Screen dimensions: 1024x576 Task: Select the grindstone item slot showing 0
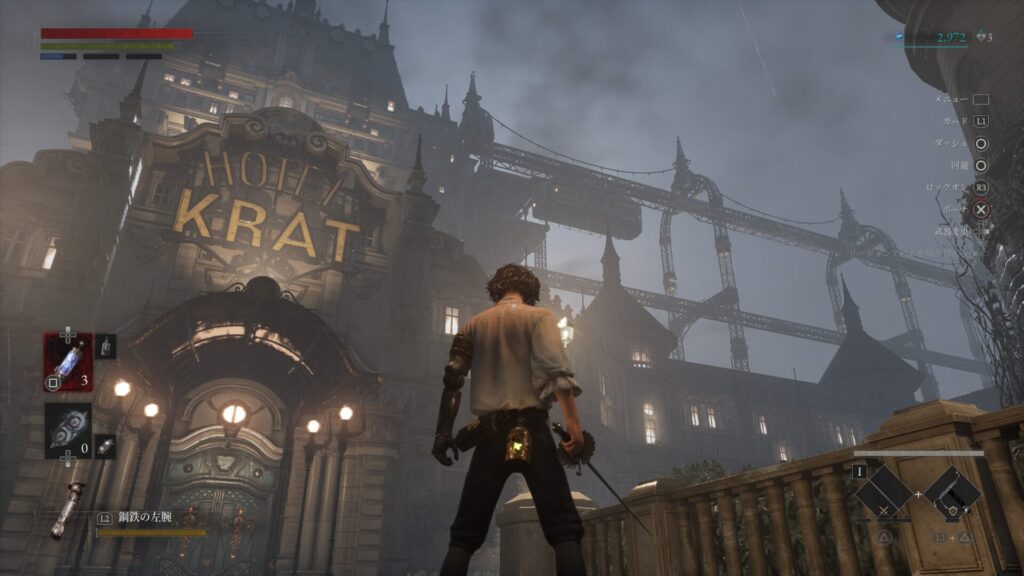[68, 430]
